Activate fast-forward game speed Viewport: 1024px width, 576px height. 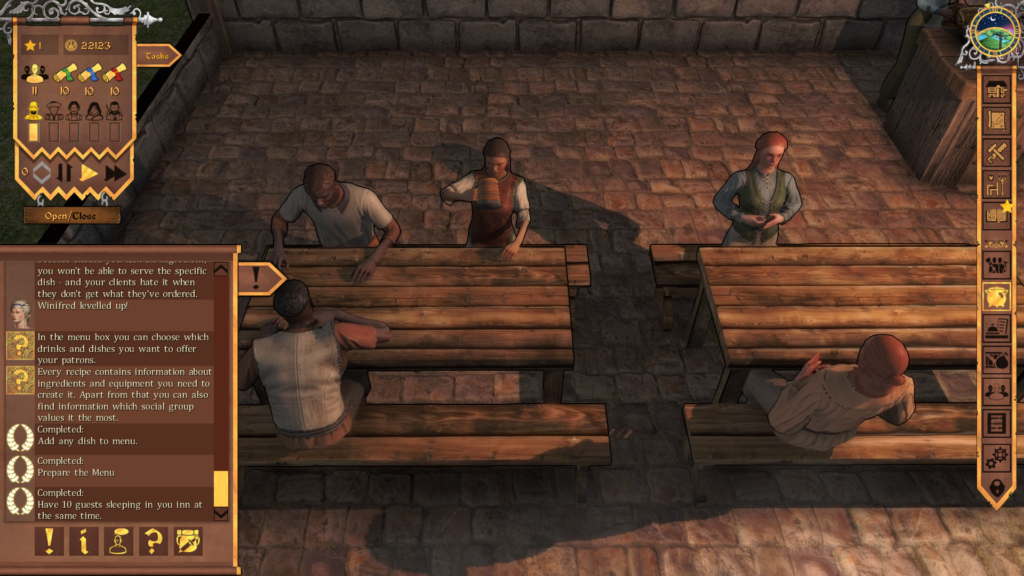point(115,173)
